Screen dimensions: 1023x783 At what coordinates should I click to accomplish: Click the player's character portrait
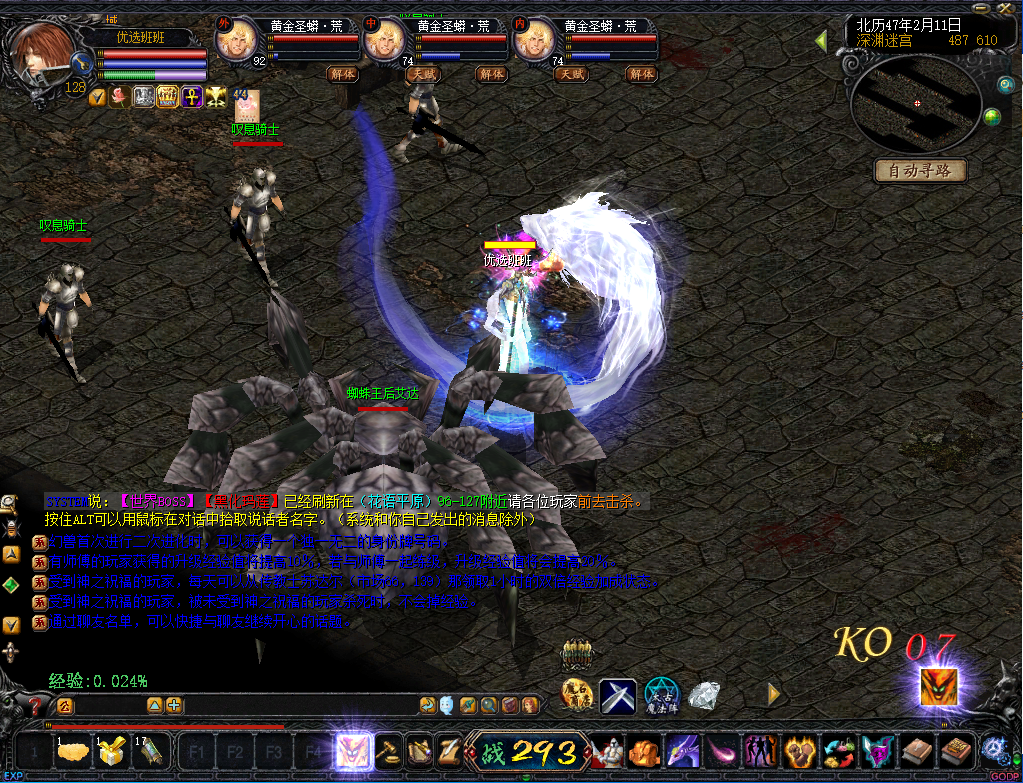(x=42, y=50)
